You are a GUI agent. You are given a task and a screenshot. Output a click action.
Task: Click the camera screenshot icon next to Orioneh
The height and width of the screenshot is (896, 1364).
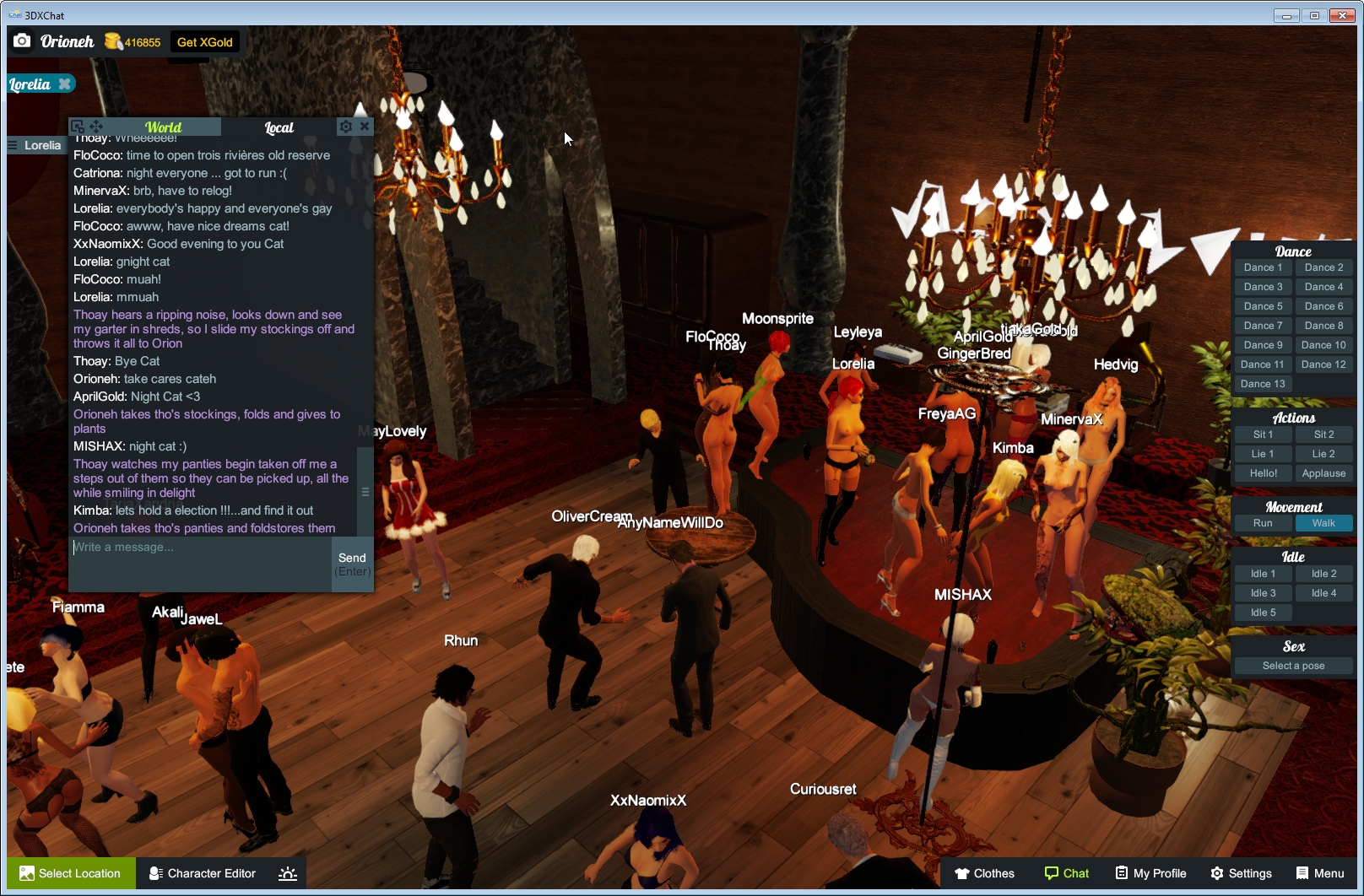click(x=22, y=41)
